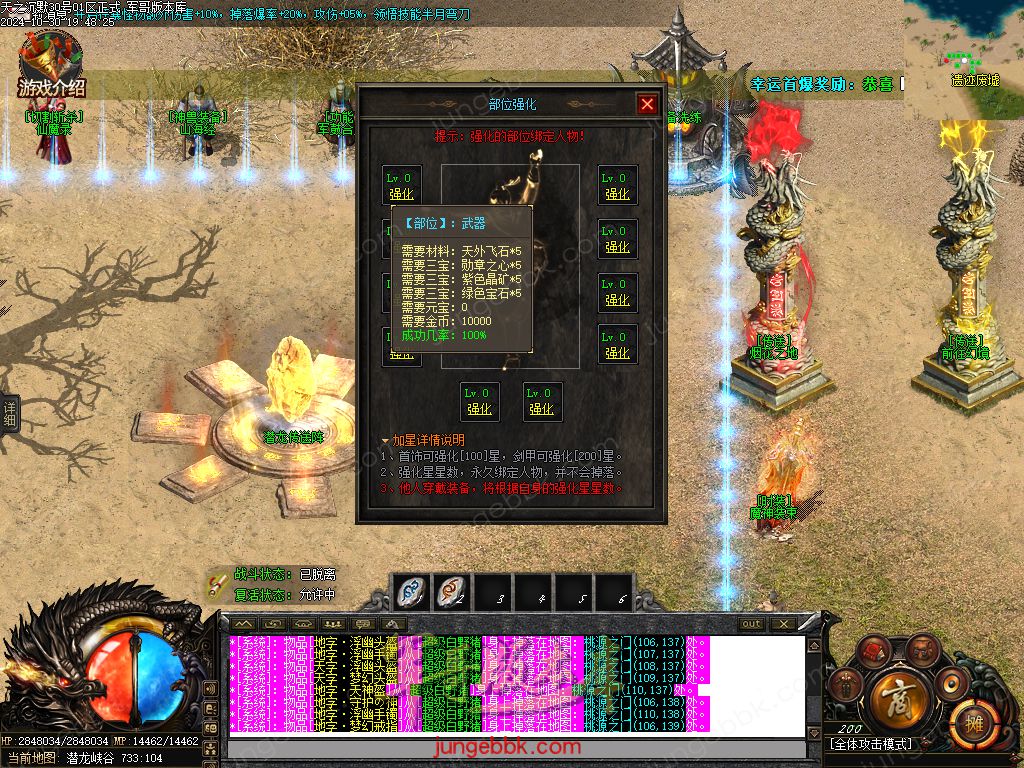
Task: Use the first hotbar slot item
Action: click(410, 592)
